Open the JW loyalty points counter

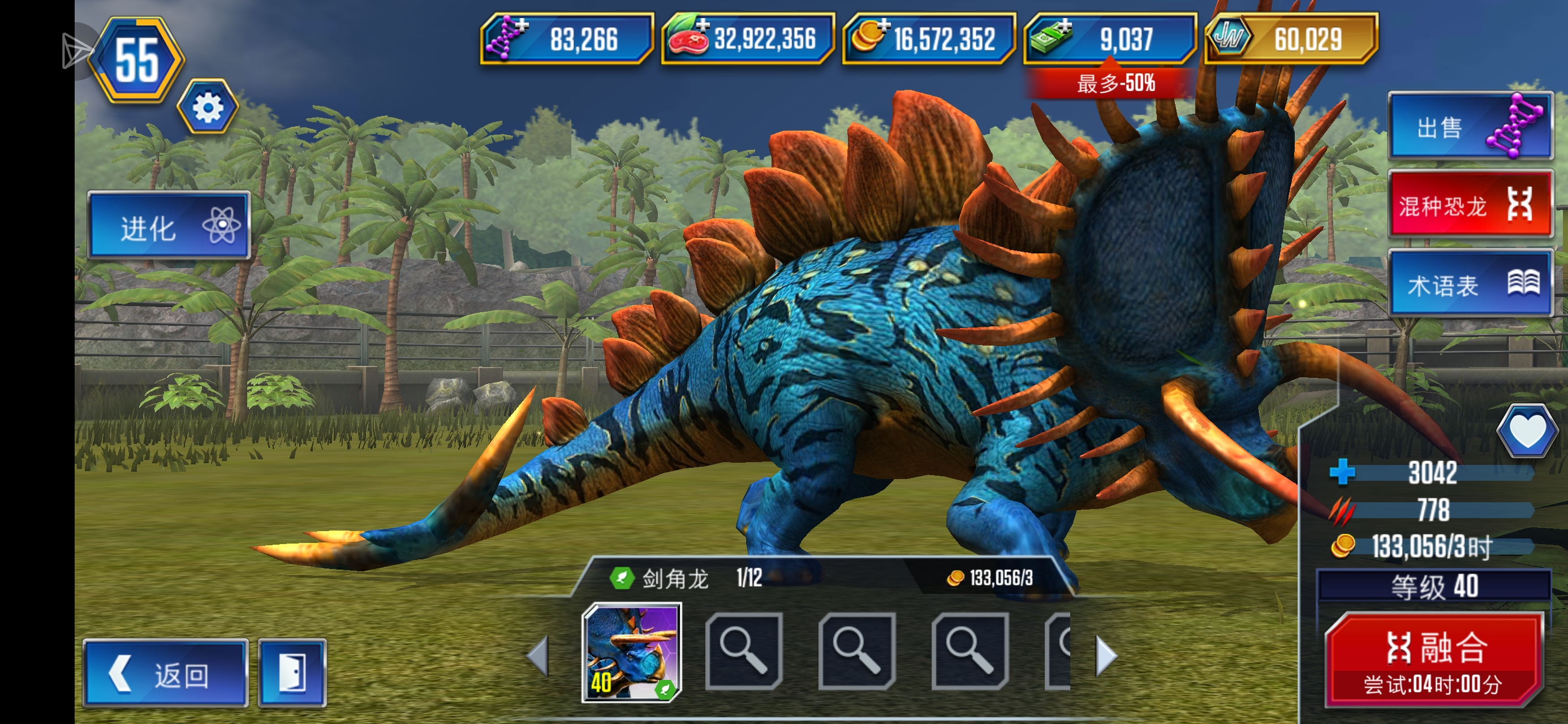coord(1290,39)
